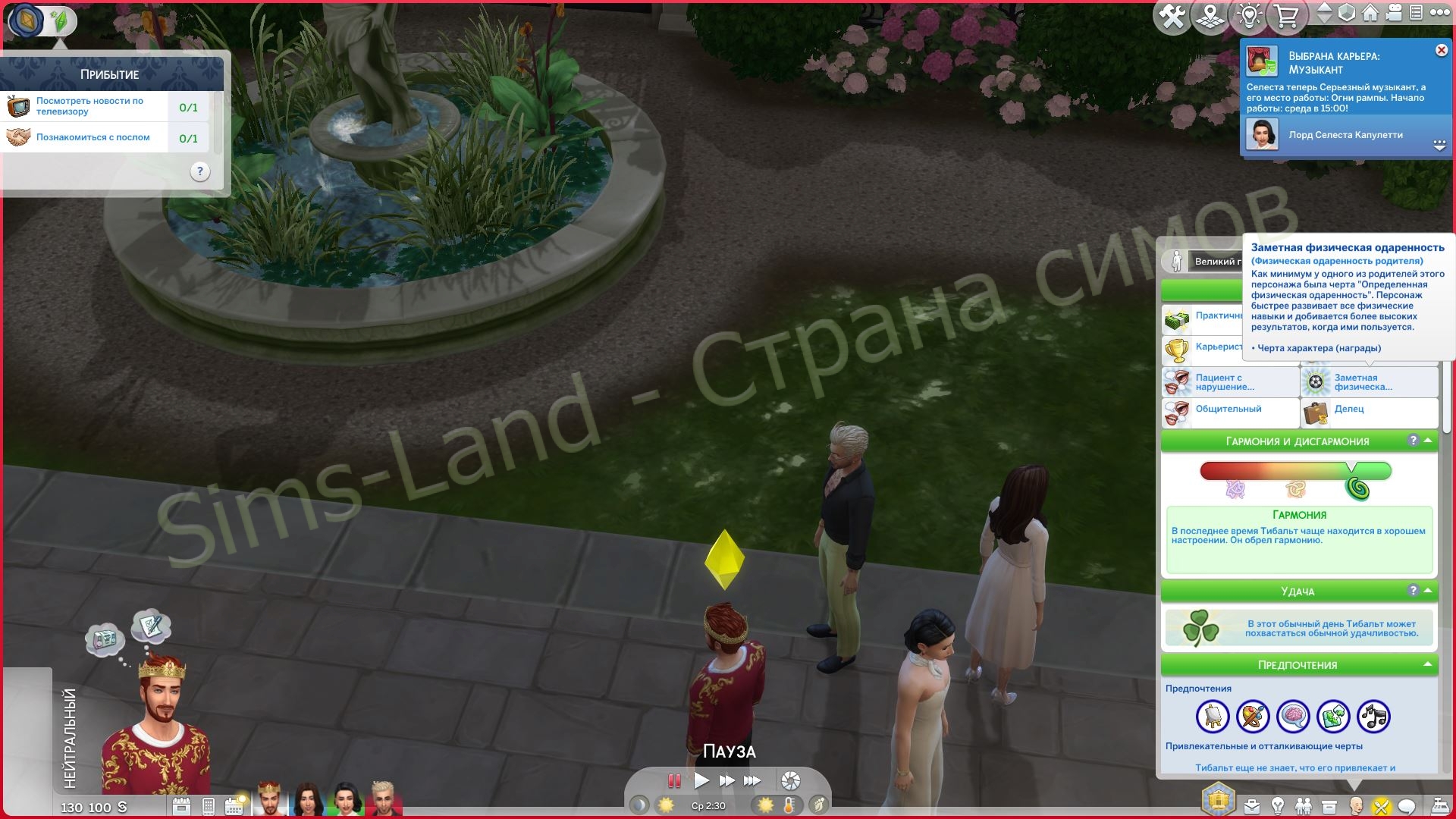
Task: Open the Gallery shopping cart icon
Action: pos(1286,15)
